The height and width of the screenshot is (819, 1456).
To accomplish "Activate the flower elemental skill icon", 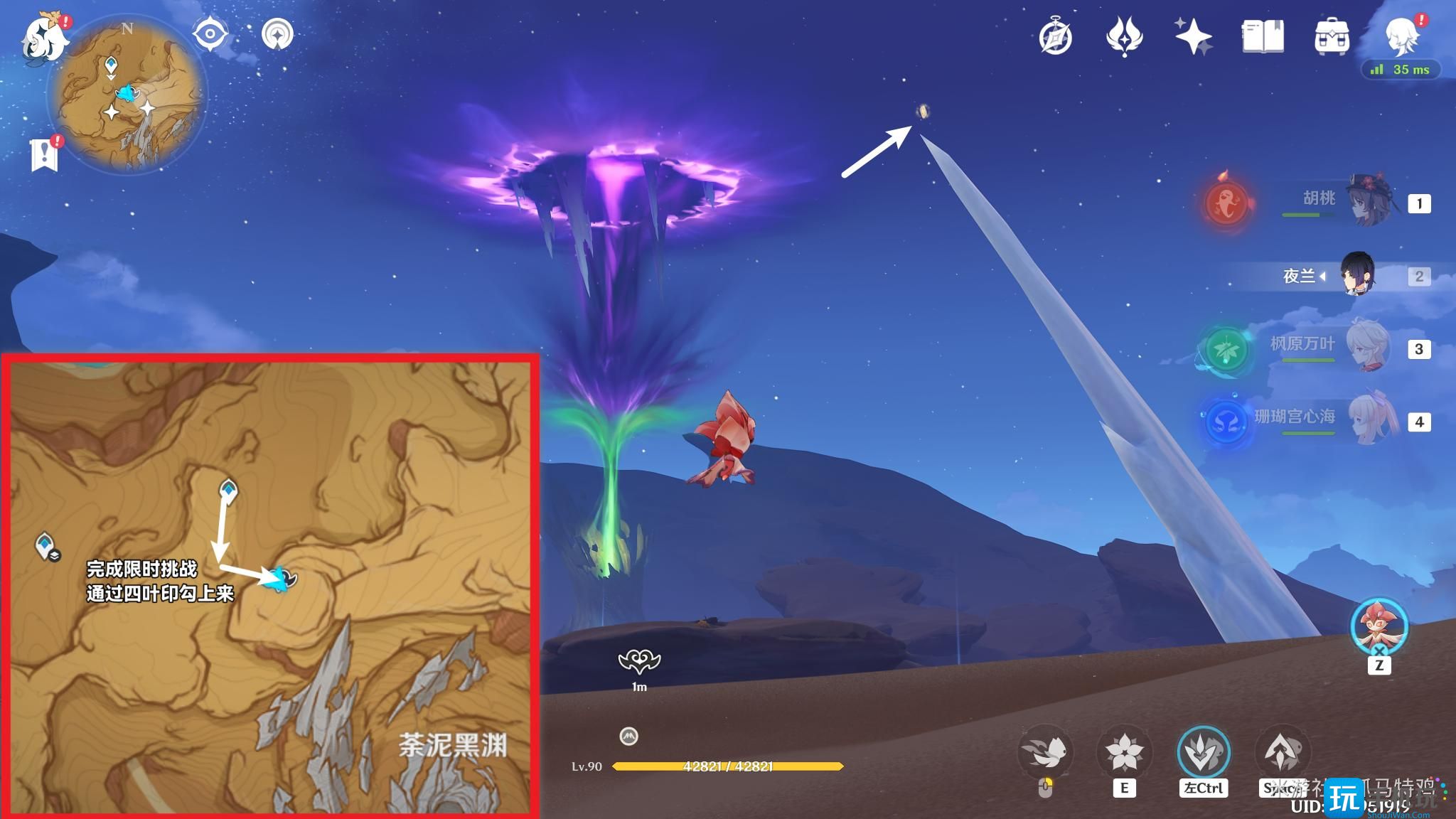I will pyautogui.click(x=1124, y=753).
